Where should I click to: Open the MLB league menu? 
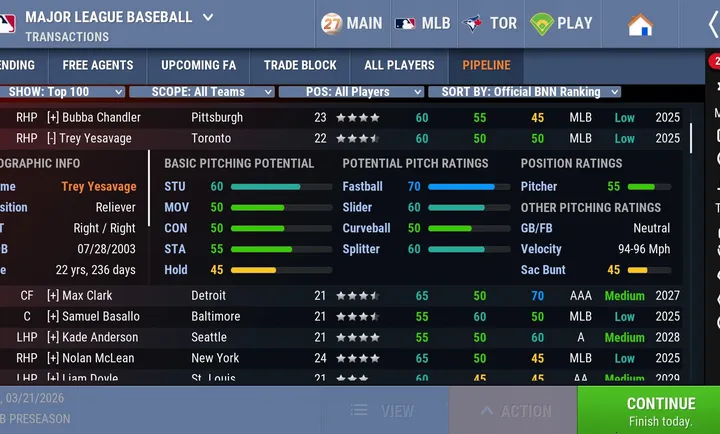[422, 23]
